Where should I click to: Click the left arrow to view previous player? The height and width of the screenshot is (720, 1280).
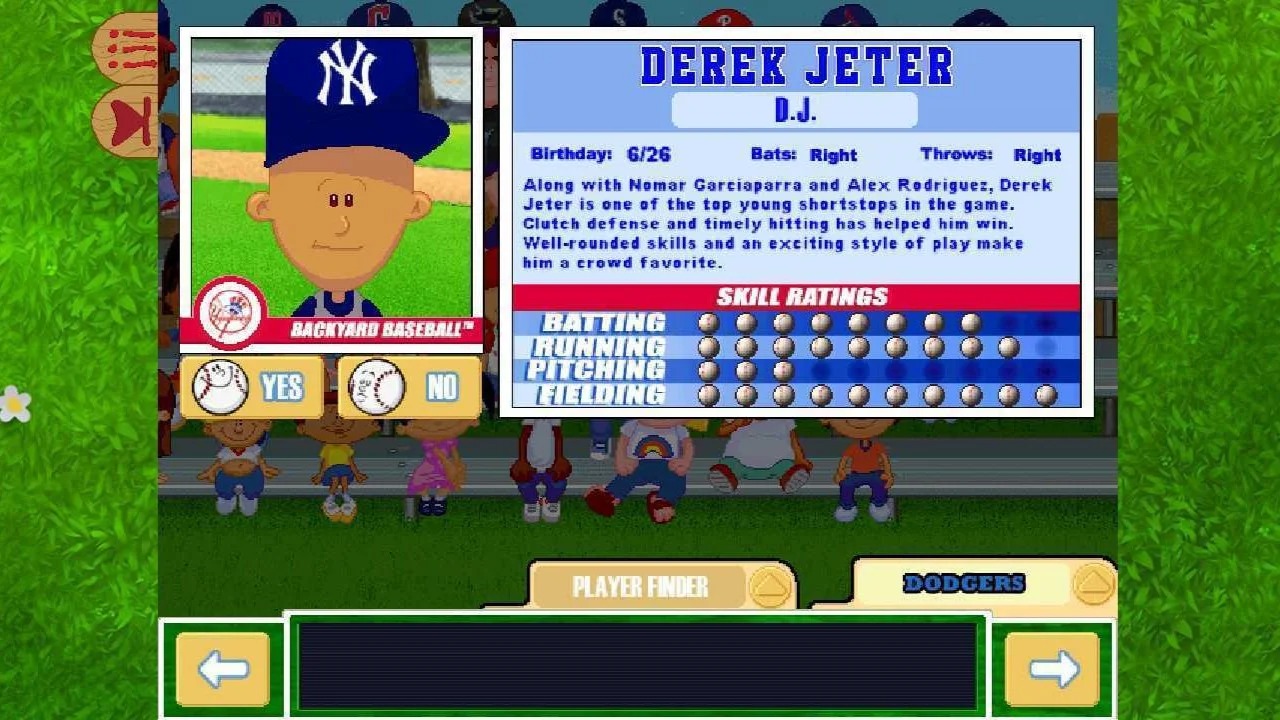(x=221, y=667)
